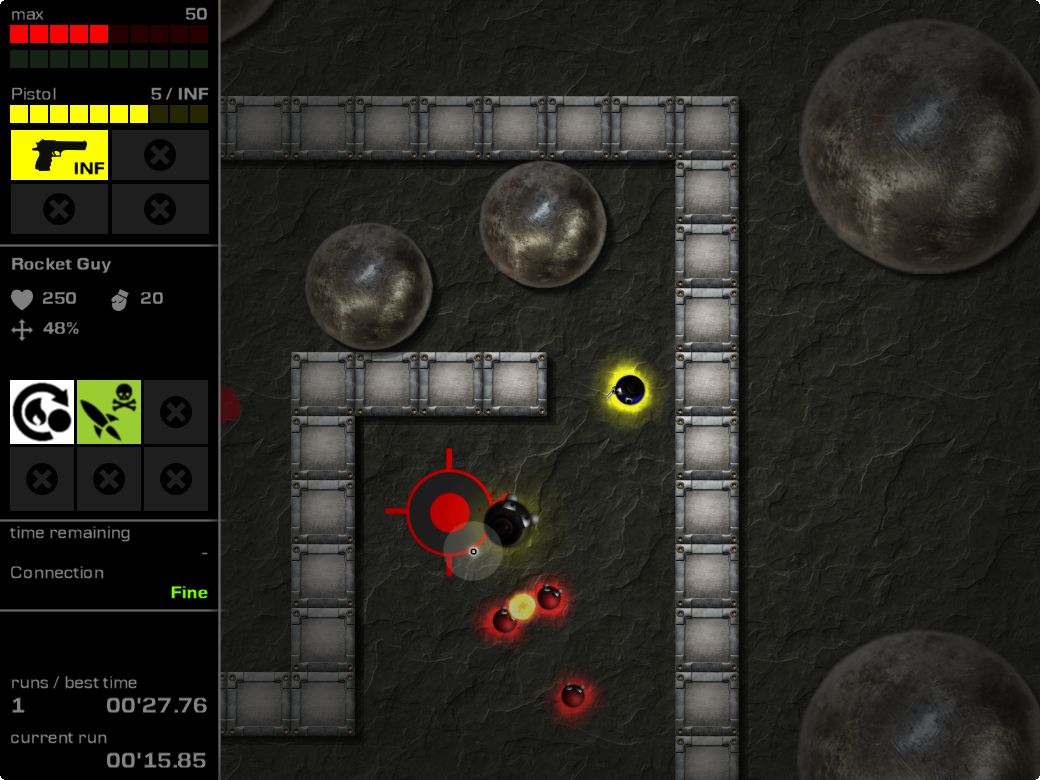Activate the white circular arrow ability
This screenshot has width=1040, height=780.
[x=42, y=412]
